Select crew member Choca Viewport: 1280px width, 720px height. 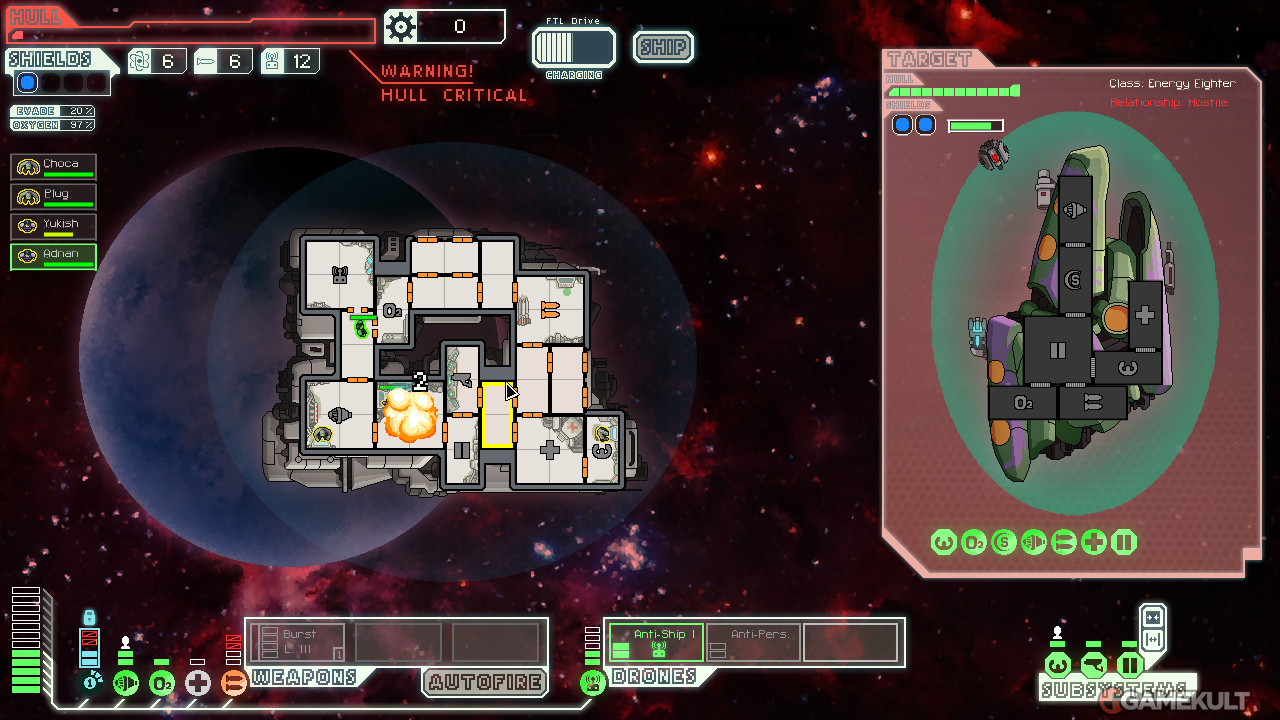click(54, 167)
